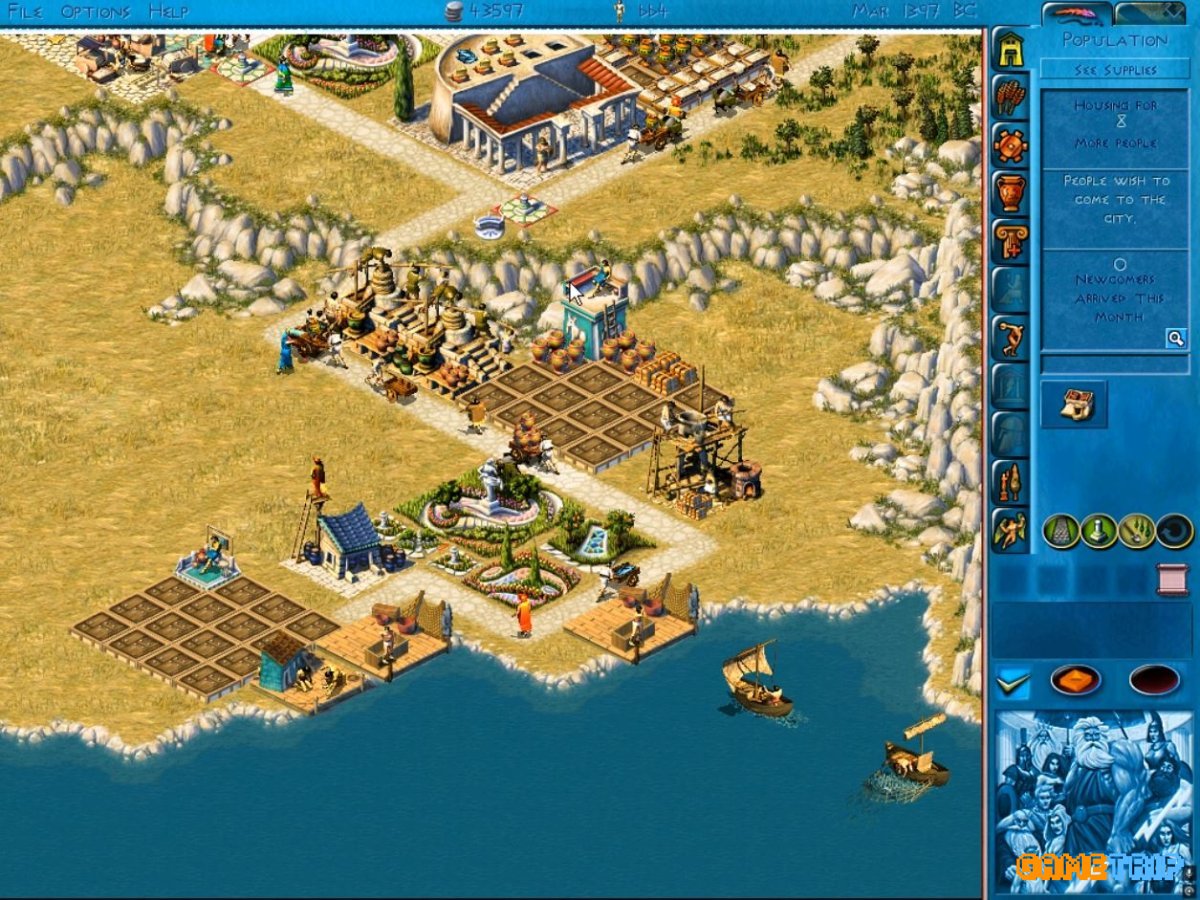The height and width of the screenshot is (900, 1200).
Task: Click the orange rotate map button
Action: pyautogui.click(x=1075, y=680)
